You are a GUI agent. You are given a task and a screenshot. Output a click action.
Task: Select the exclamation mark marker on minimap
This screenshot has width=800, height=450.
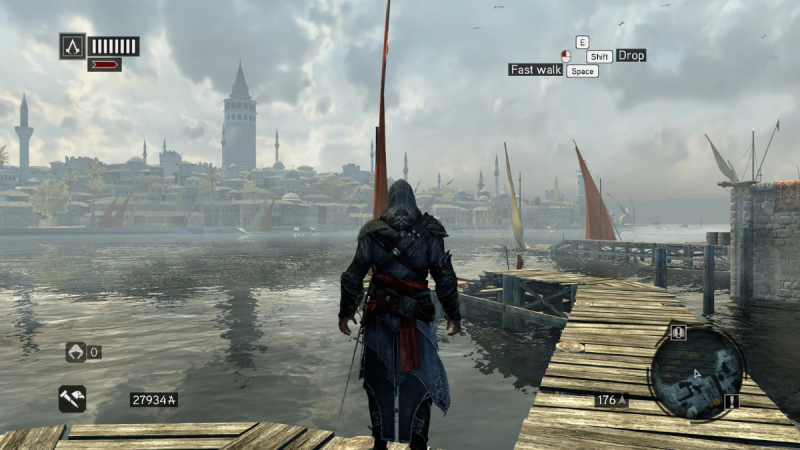(x=731, y=401)
